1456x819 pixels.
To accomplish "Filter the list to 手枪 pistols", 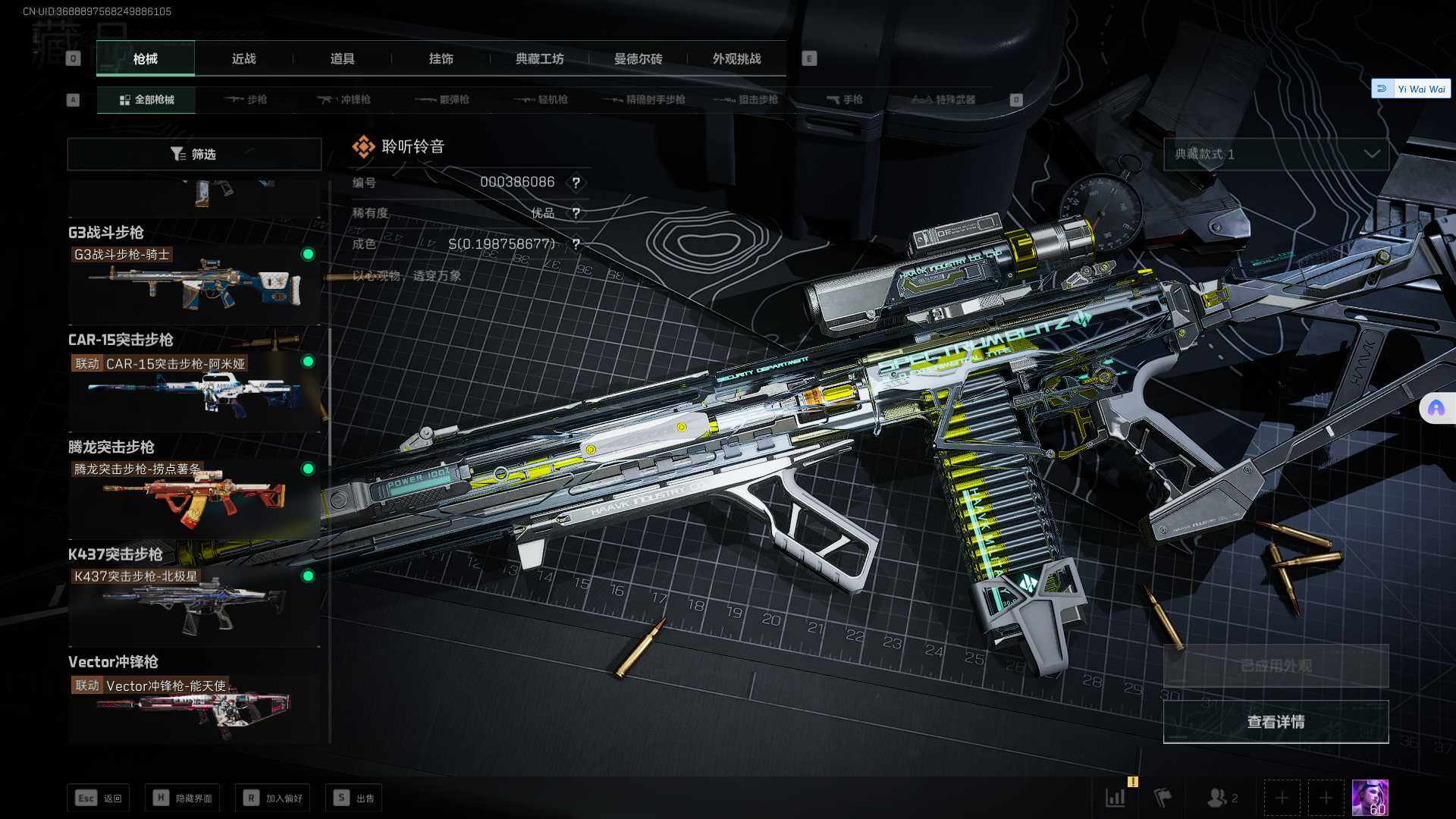I will point(844,100).
